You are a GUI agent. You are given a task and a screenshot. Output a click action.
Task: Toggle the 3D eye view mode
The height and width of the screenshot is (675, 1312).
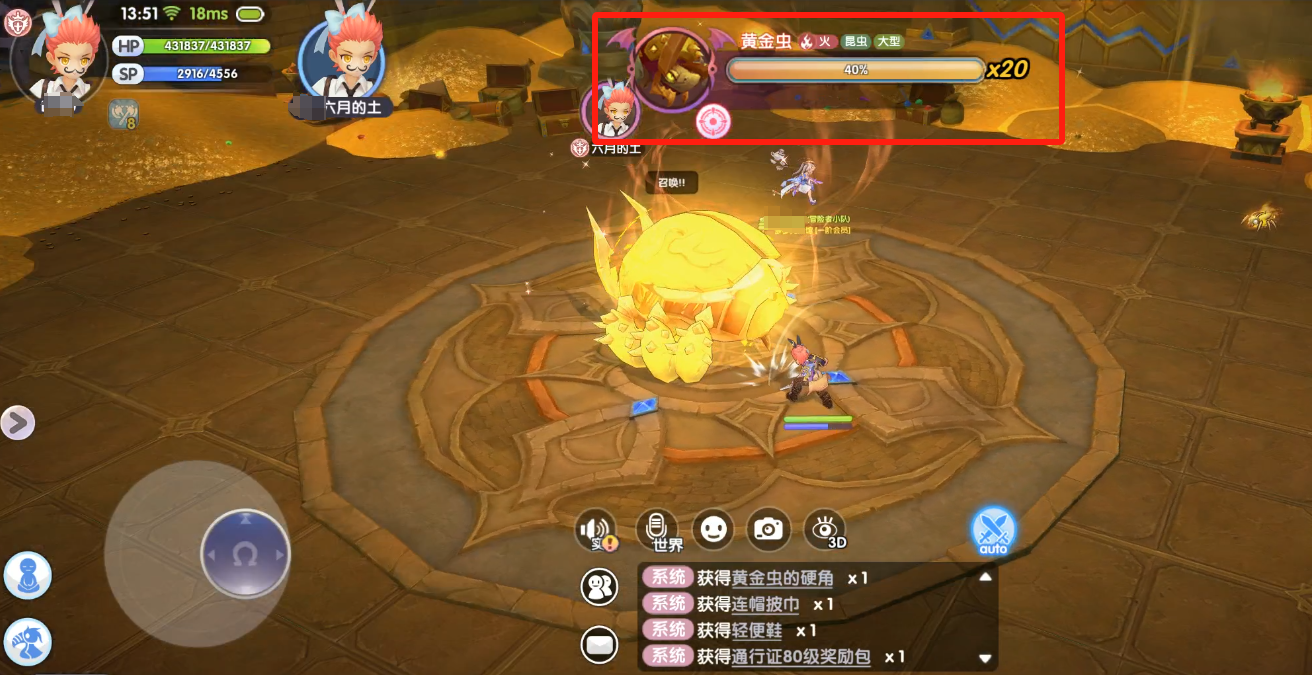tap(825, 530)
